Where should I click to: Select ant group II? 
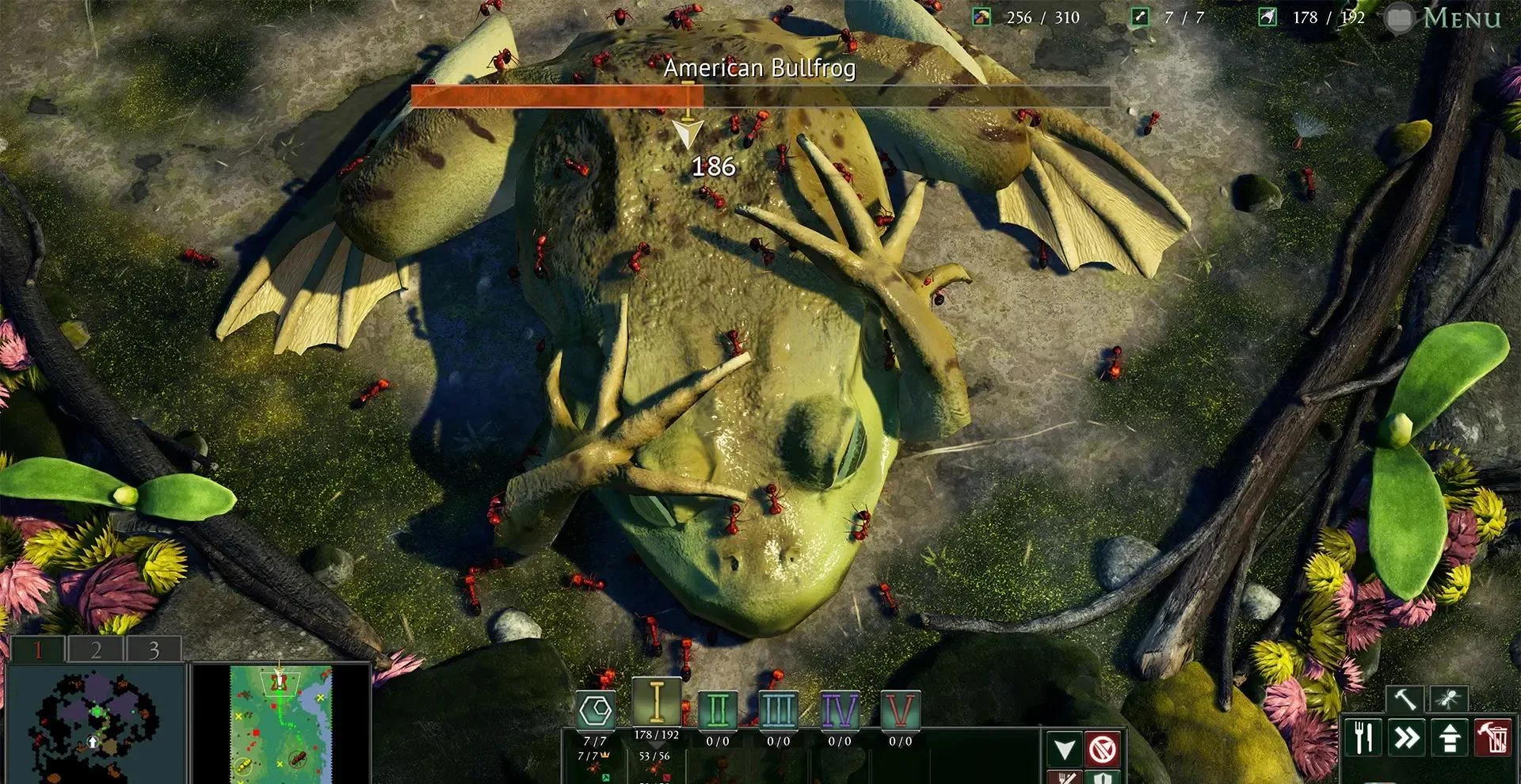click(x=718, y=710)
